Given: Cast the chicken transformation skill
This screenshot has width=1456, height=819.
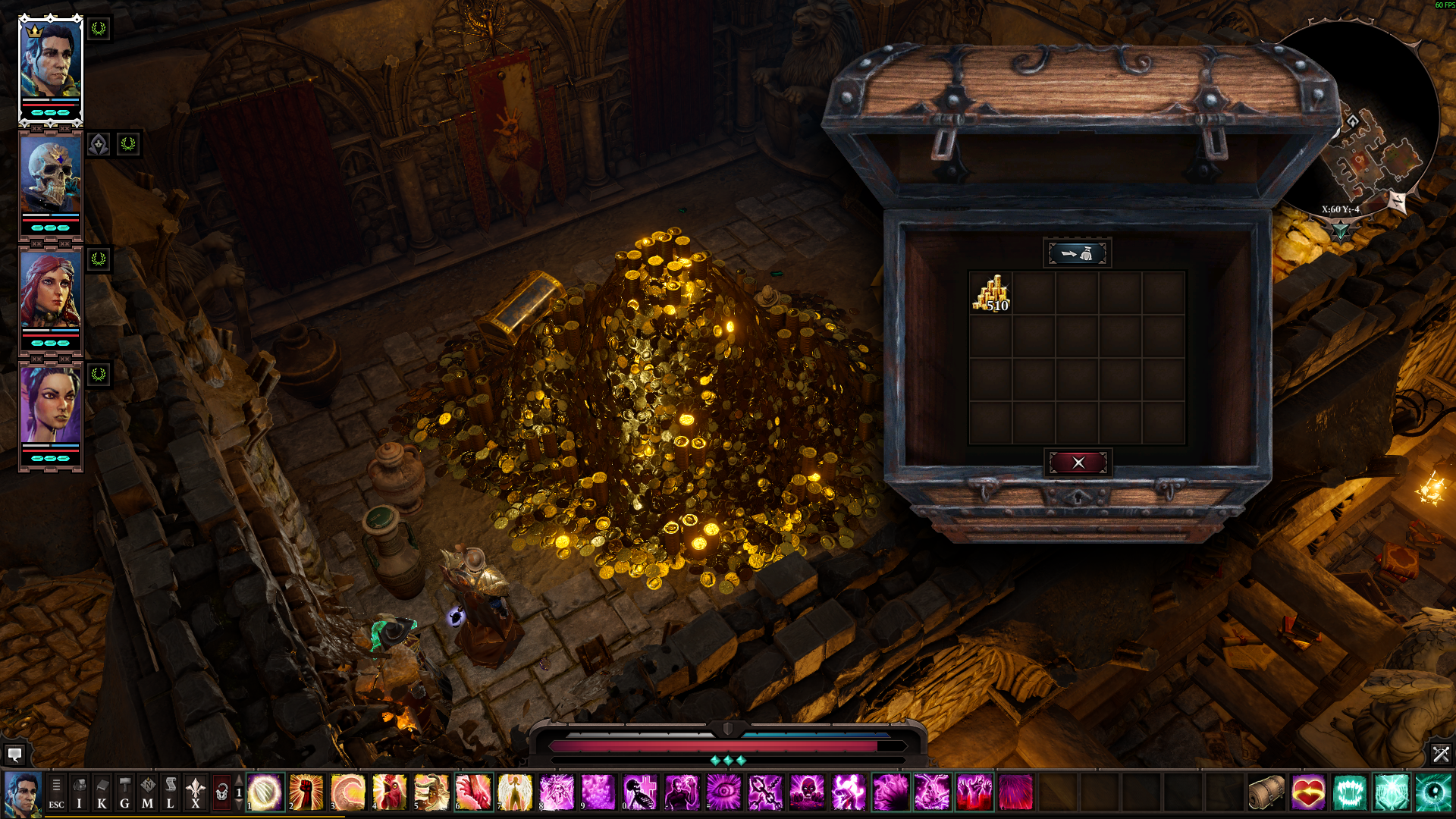Looking at the screenshot, I should point(390,792).
